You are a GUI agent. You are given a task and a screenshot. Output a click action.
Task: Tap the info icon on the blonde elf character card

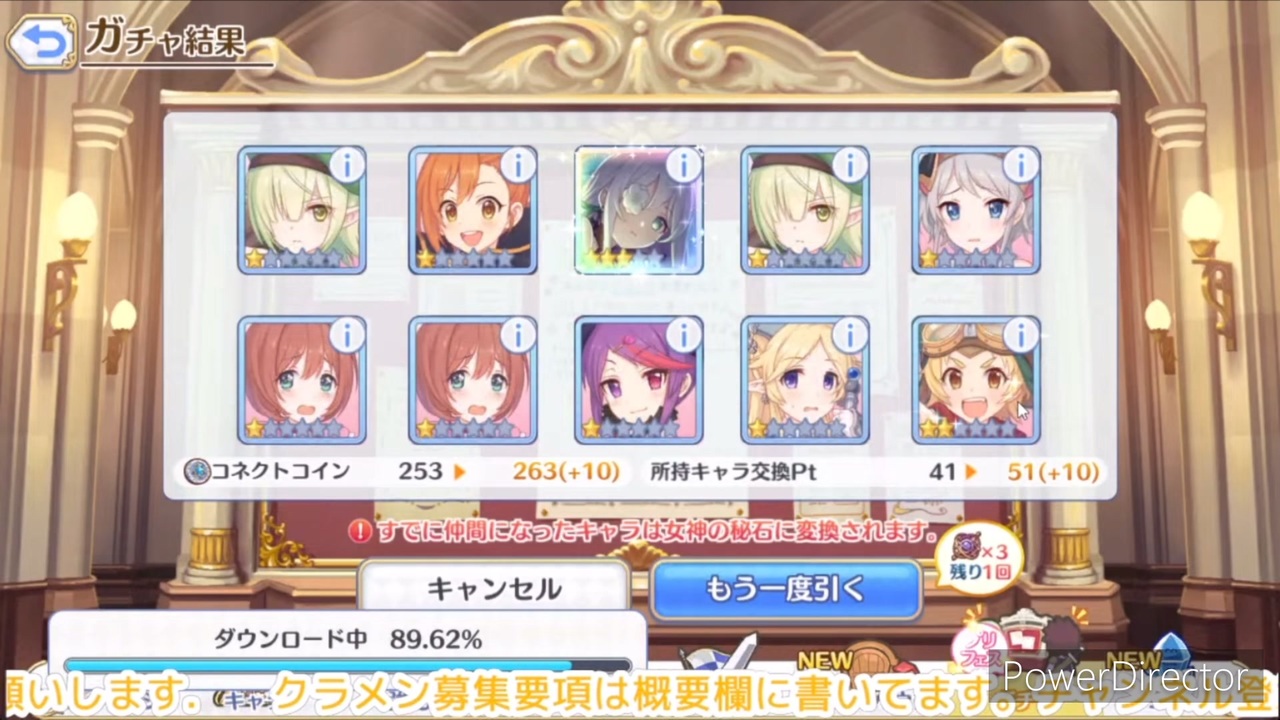(x=850, y=337)
